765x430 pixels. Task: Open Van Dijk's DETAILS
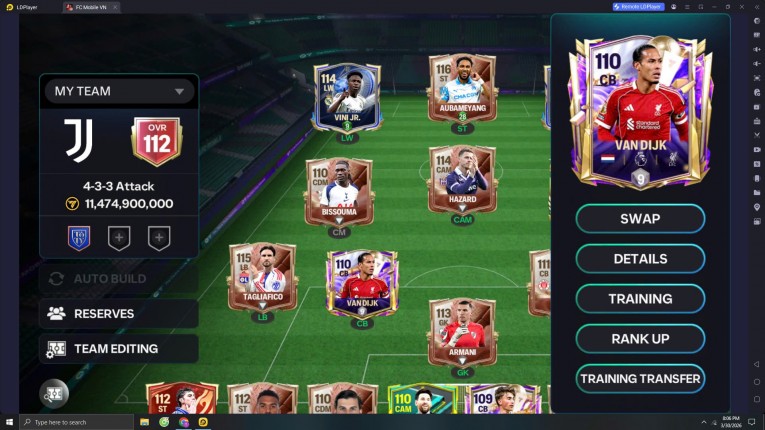click(x=640, y=259)
